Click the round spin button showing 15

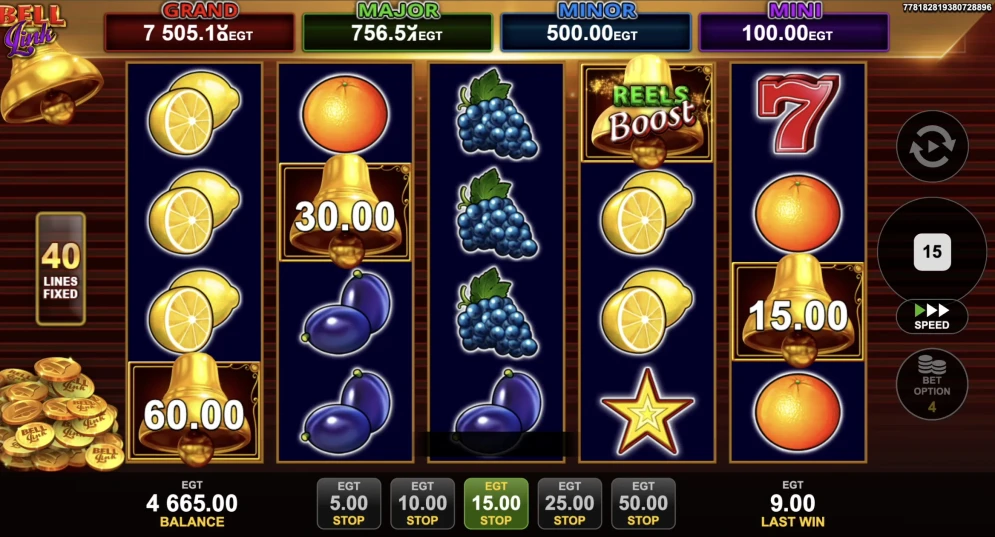[x=932, y=251]
